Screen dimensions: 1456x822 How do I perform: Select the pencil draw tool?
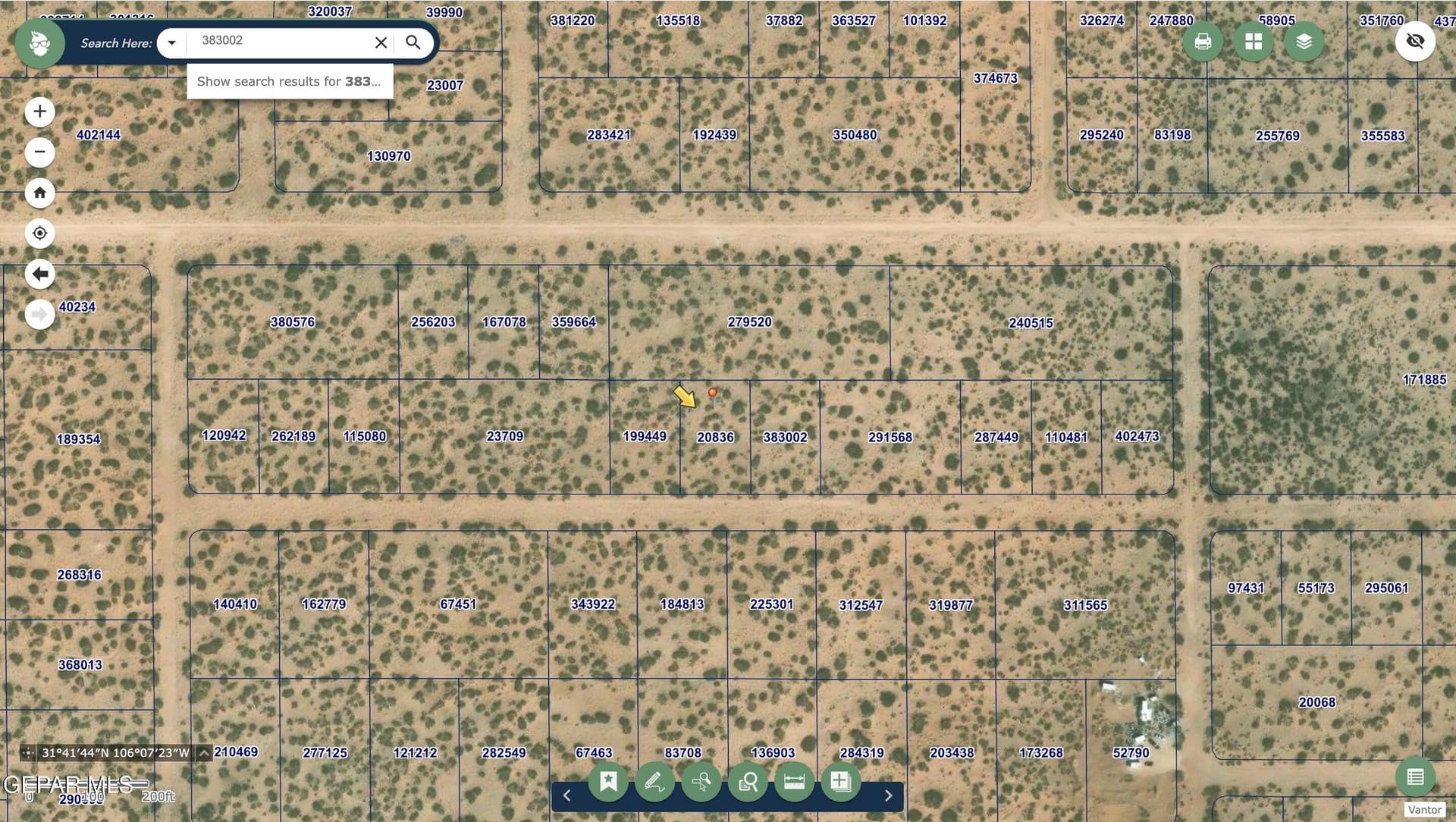(654, 781)
